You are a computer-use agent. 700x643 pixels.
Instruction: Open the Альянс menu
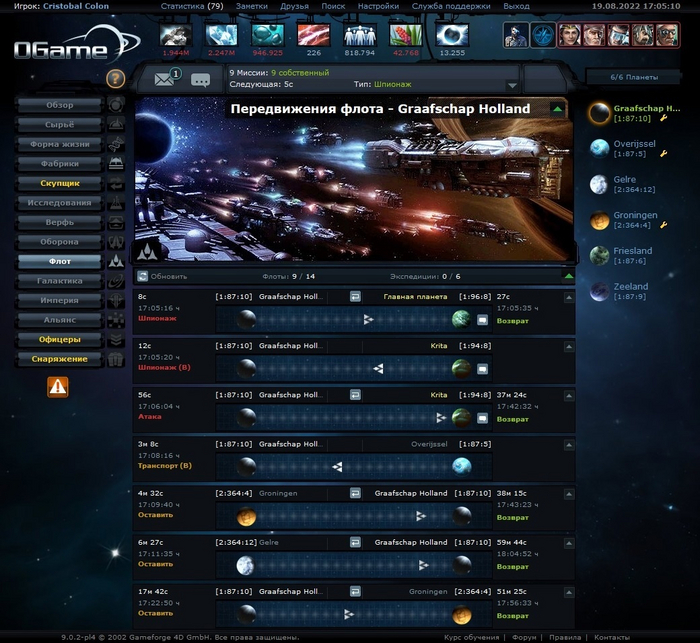59,320
